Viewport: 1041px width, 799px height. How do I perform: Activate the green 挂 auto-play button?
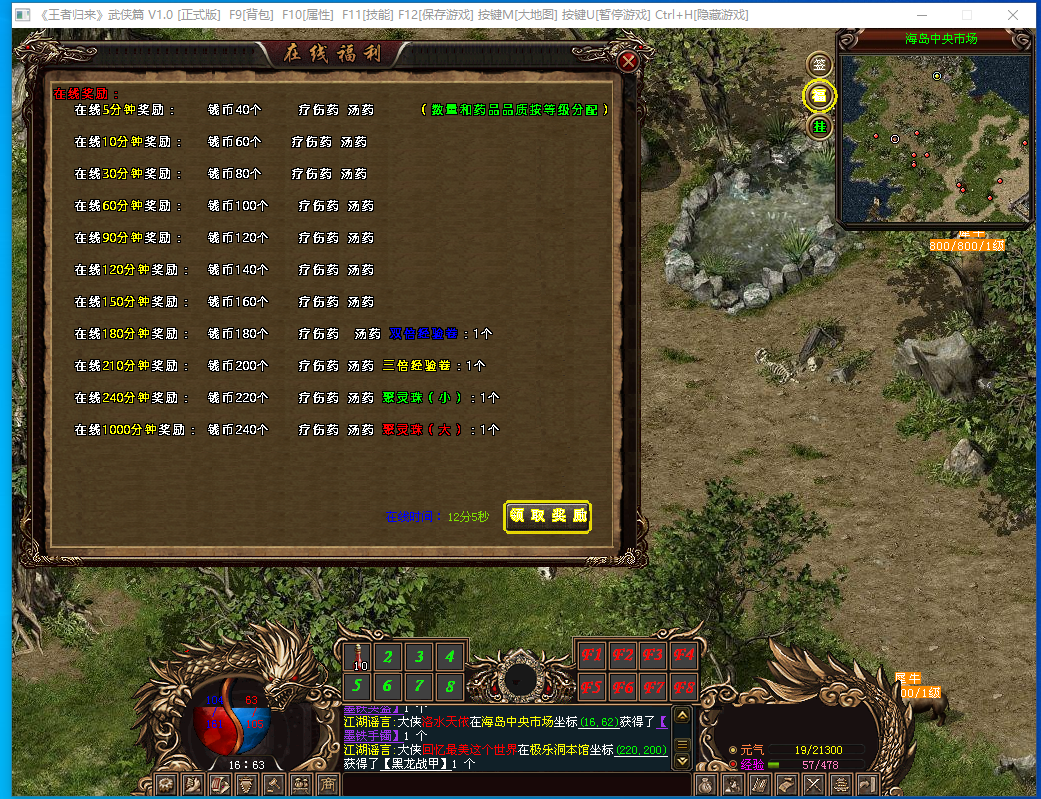(x=820, y=127)
